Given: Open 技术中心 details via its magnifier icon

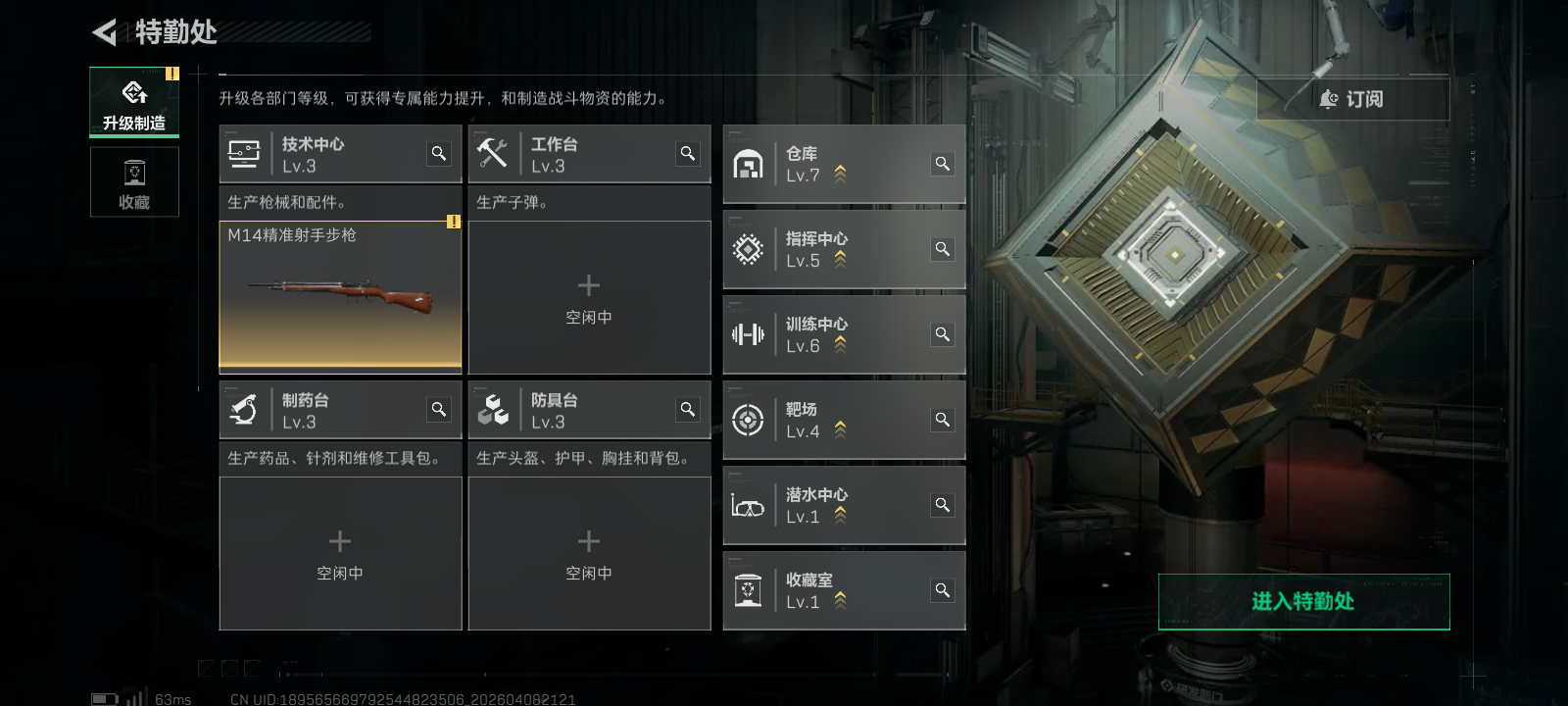Looking at the screenshot, I should 439,153.
